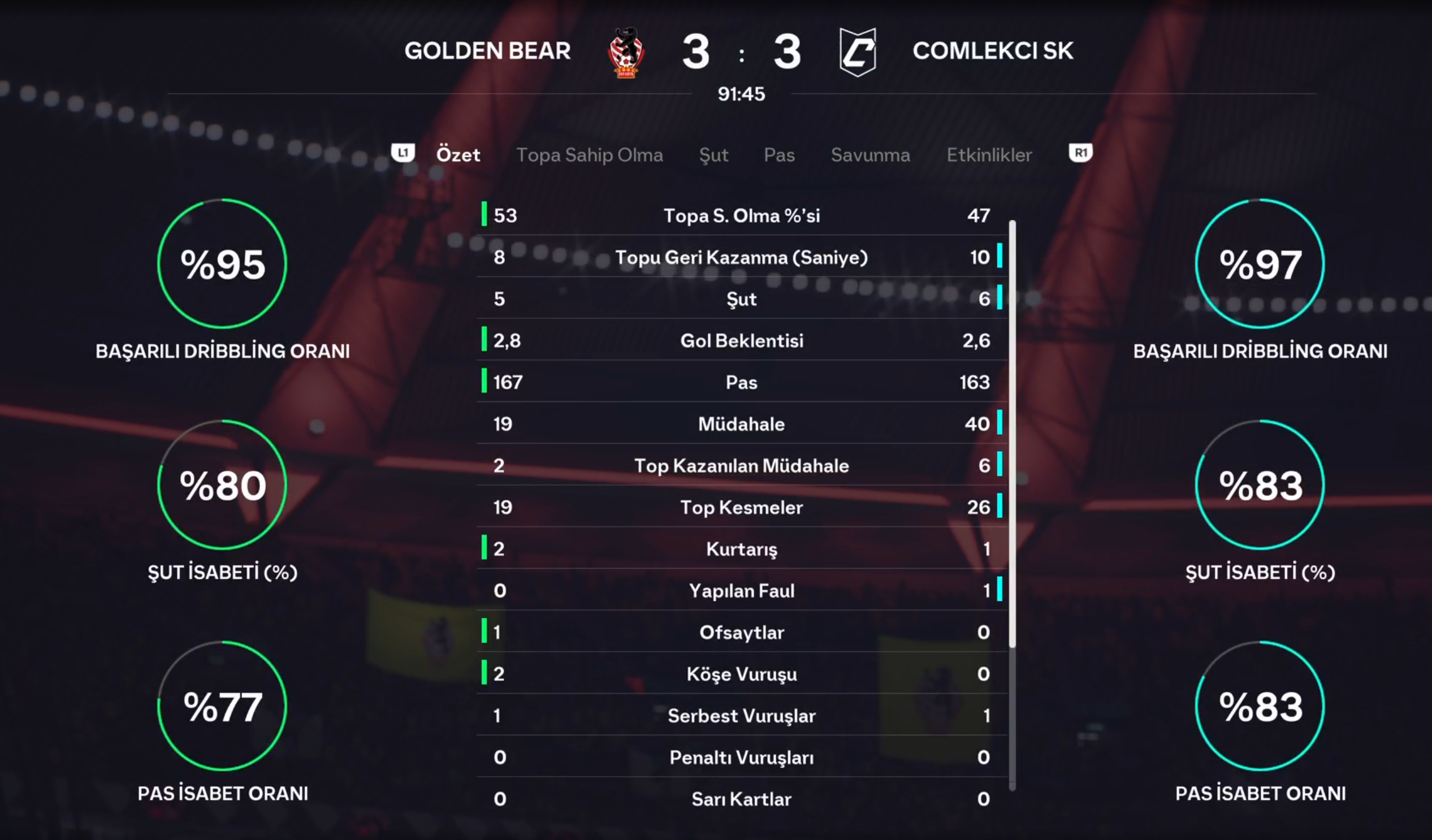Open the Şut statistics tab
The image size is (1432, 840).
(713, 154)
